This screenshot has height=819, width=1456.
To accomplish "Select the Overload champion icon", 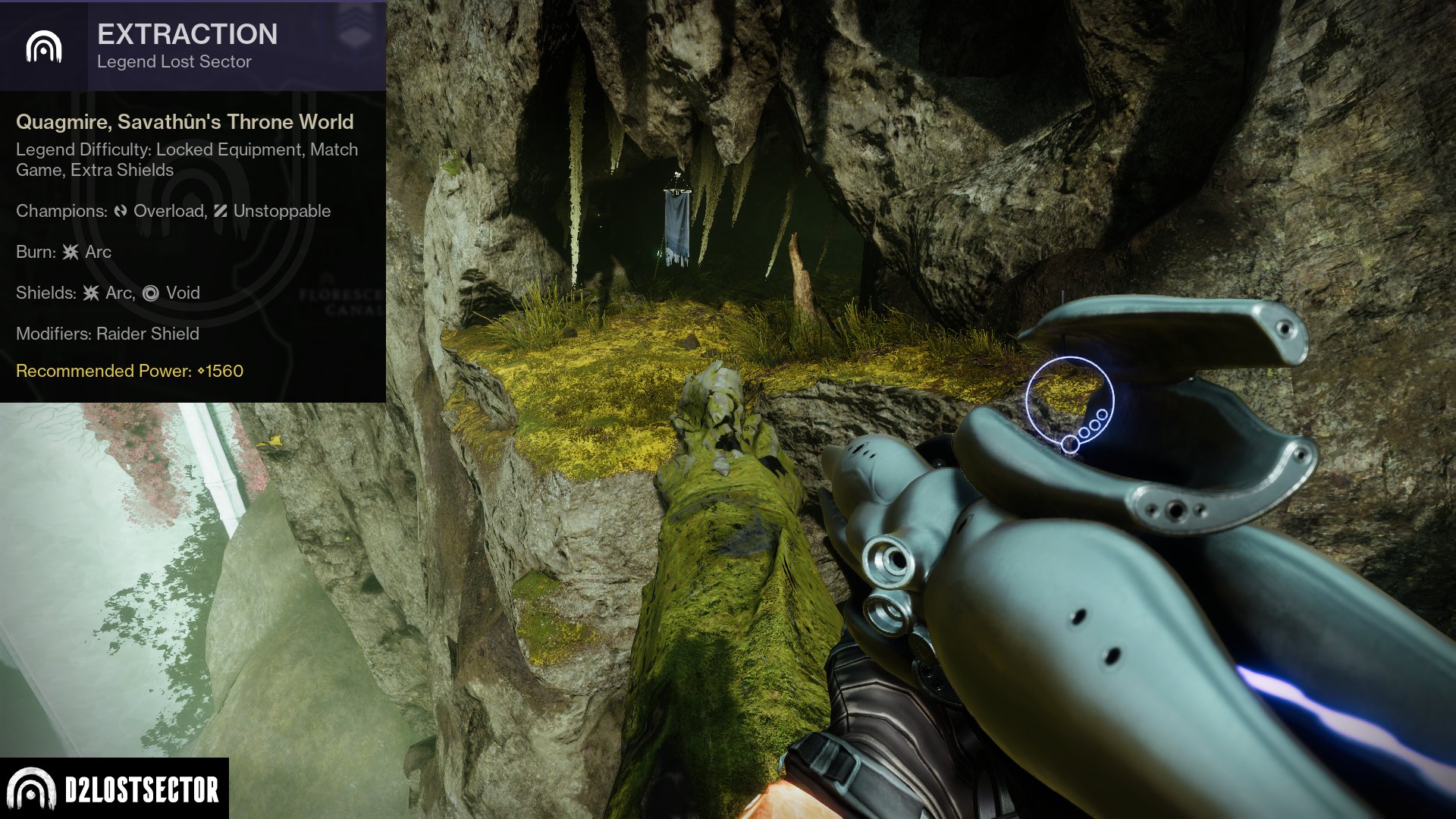I will coord(121,211).
